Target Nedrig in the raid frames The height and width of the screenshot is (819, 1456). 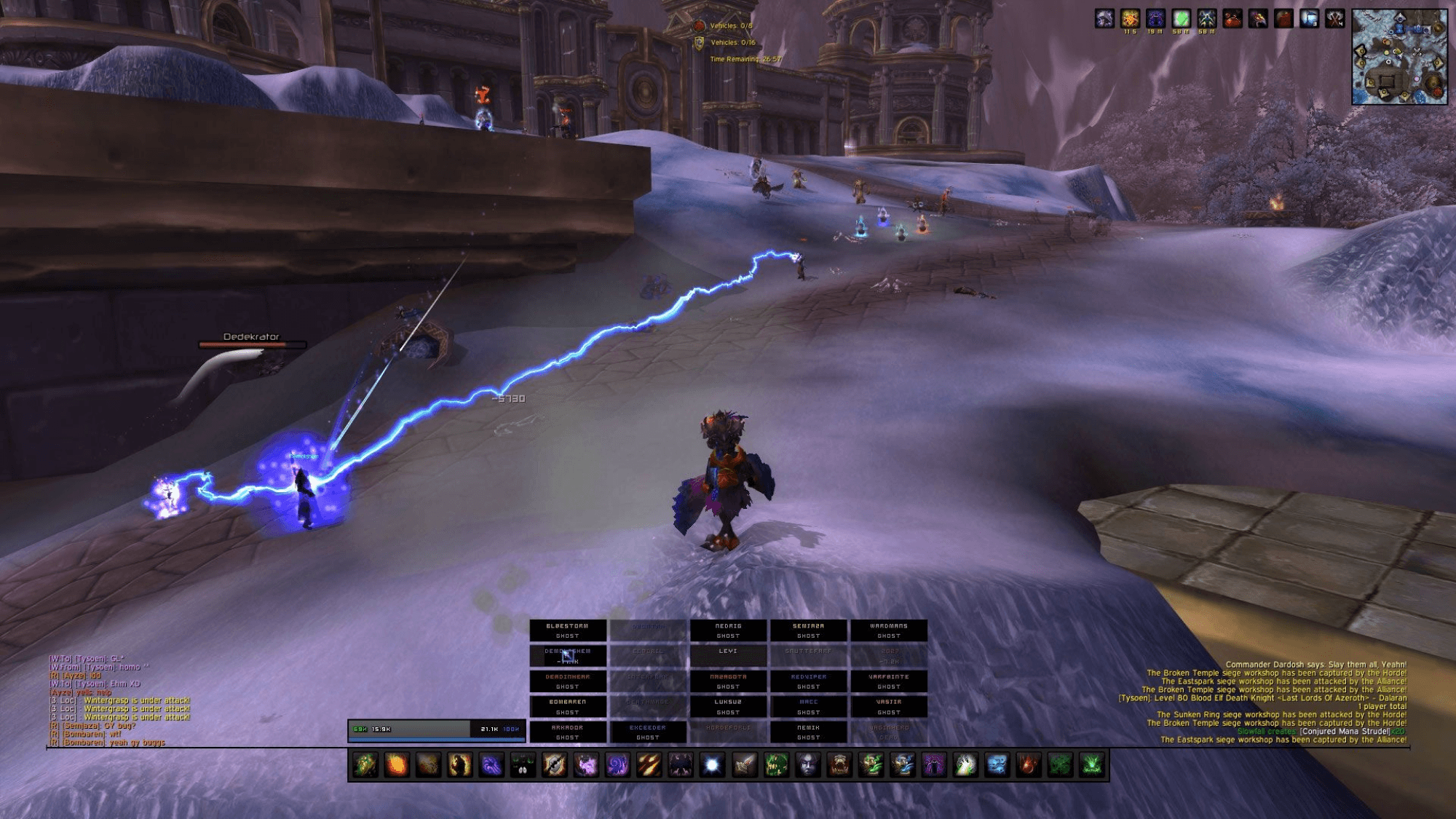[728, 630]
